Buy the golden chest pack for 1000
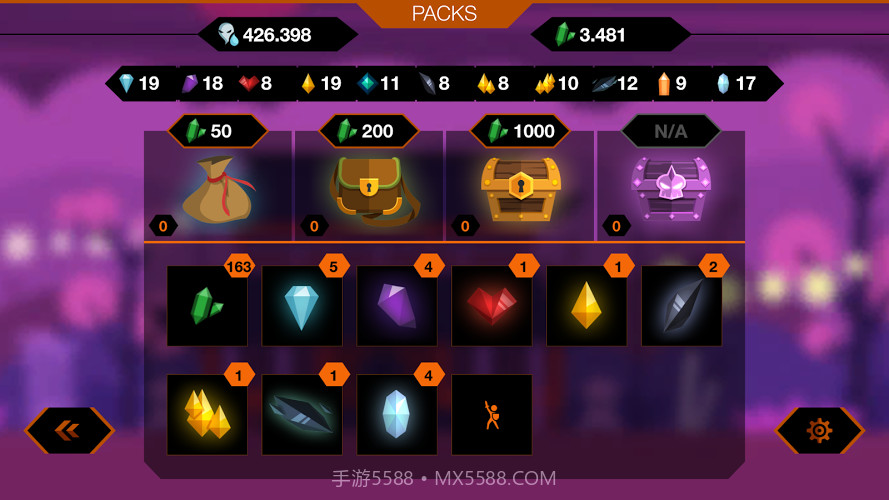Screen dimensions: 889x500 [x=520, y=188]
